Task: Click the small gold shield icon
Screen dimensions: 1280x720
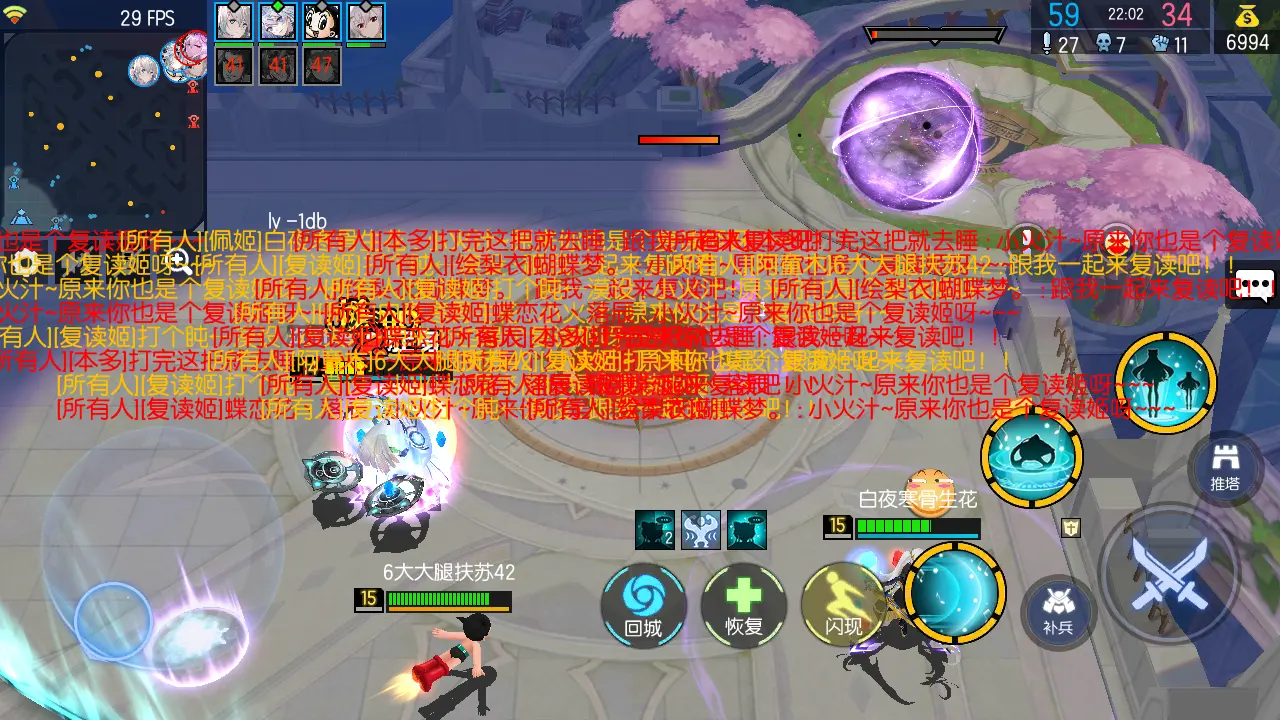Action: [1071, 527]
